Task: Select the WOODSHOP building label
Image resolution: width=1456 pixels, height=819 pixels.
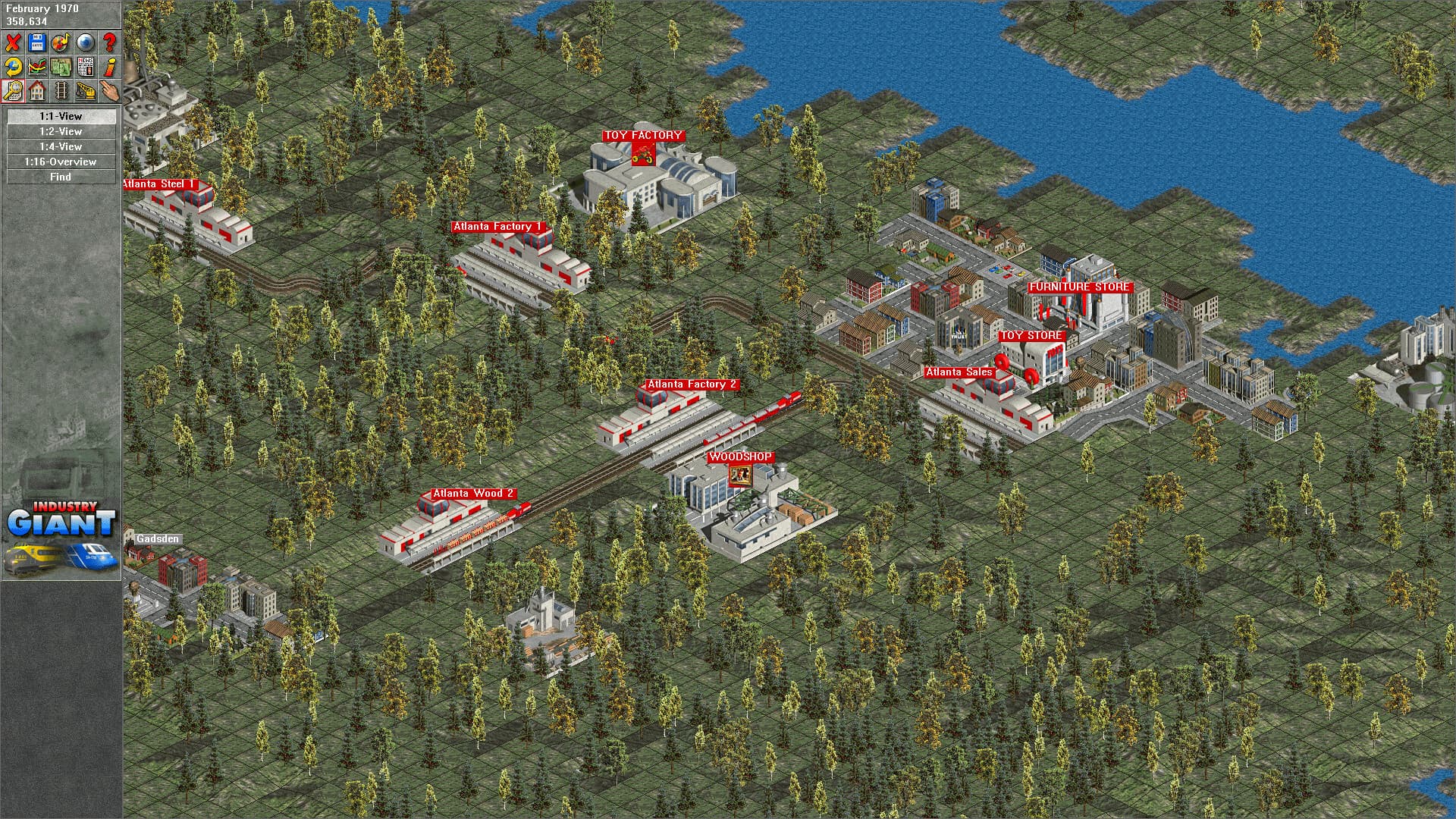Action: pos(739,457)
